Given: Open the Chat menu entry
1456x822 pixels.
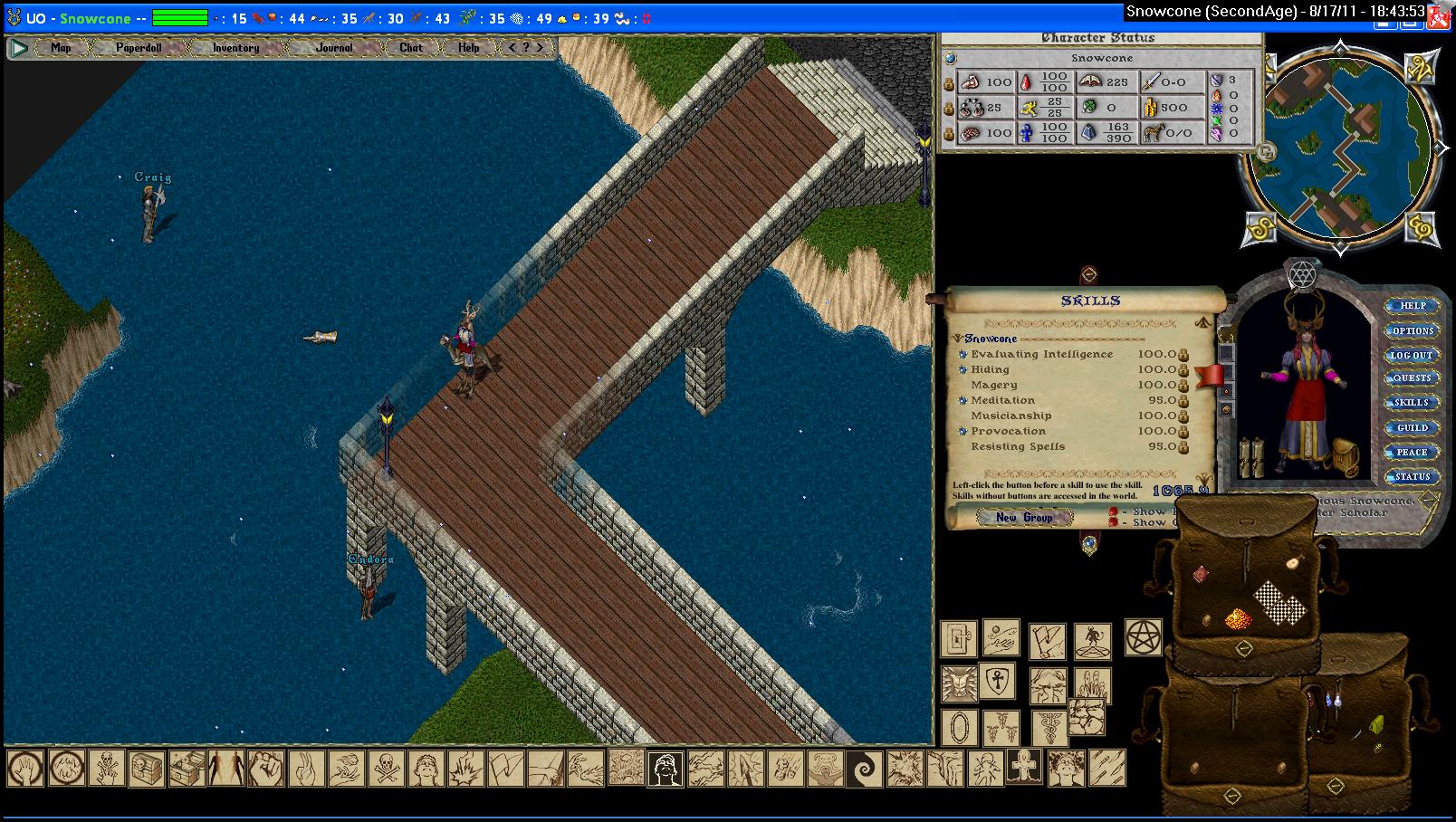Looking at the screenshot, I should click(x=411, y=48).
